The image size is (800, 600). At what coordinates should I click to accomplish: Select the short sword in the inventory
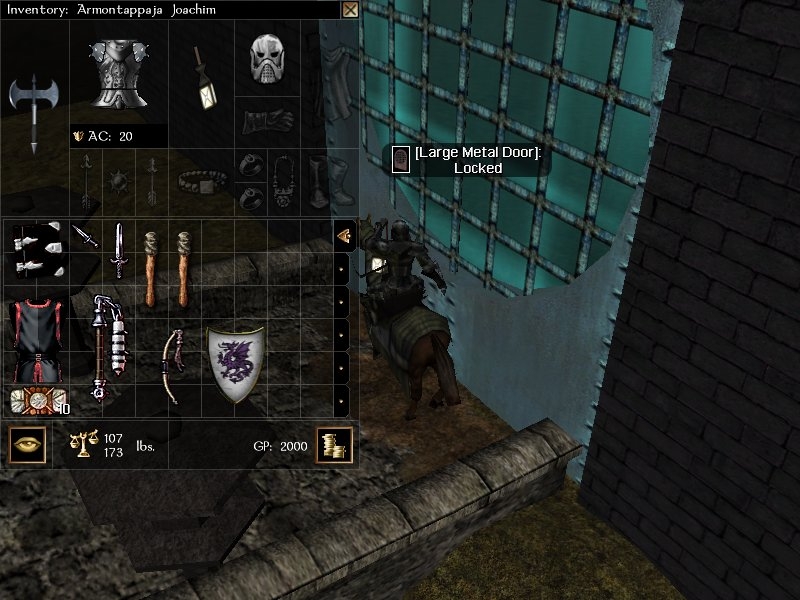tap(118, 250)
